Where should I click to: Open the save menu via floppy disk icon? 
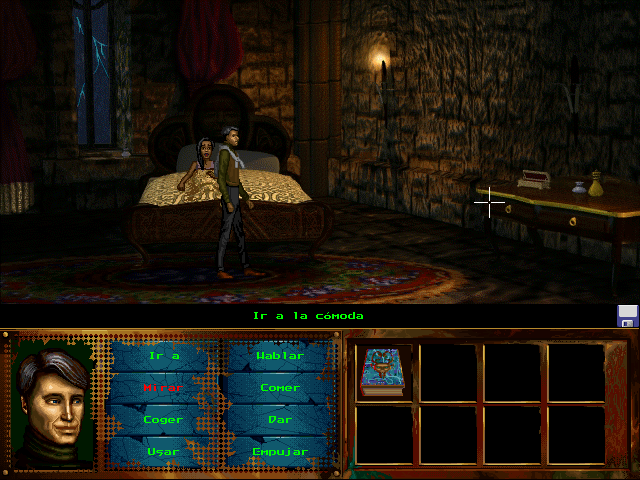point(627,316)
